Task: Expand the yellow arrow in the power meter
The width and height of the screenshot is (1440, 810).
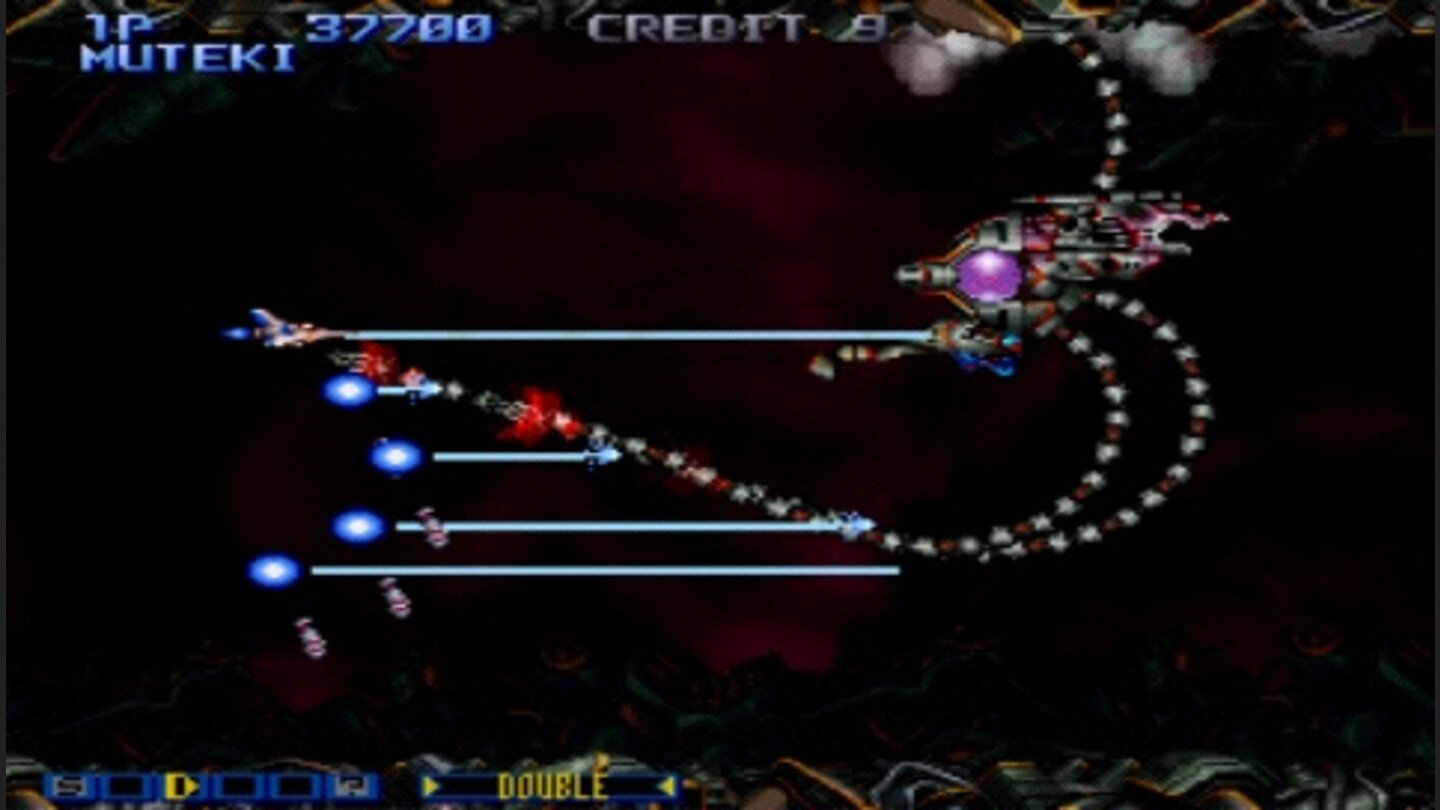Action: [190, 787]
